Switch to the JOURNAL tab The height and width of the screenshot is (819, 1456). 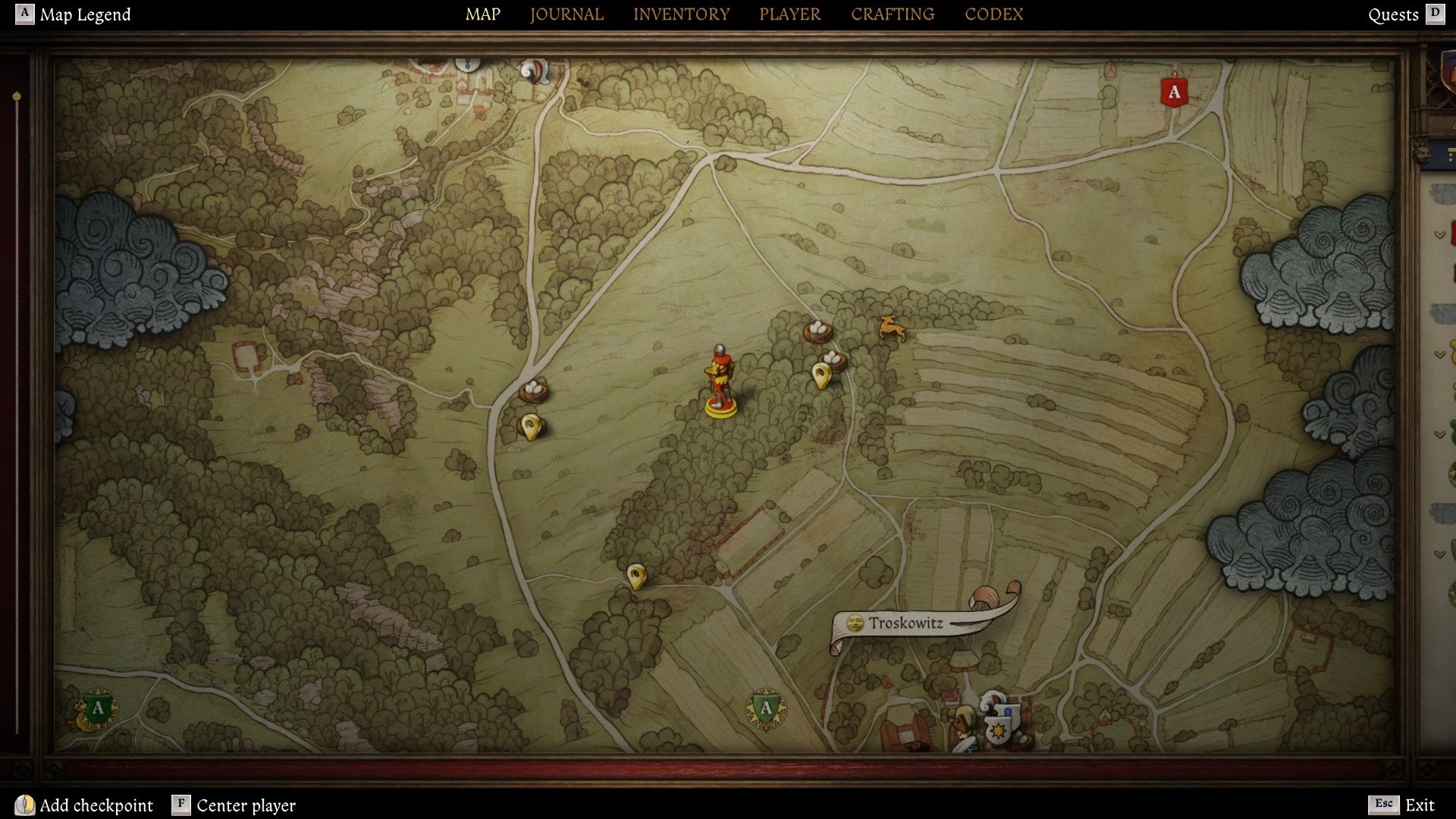566,14
